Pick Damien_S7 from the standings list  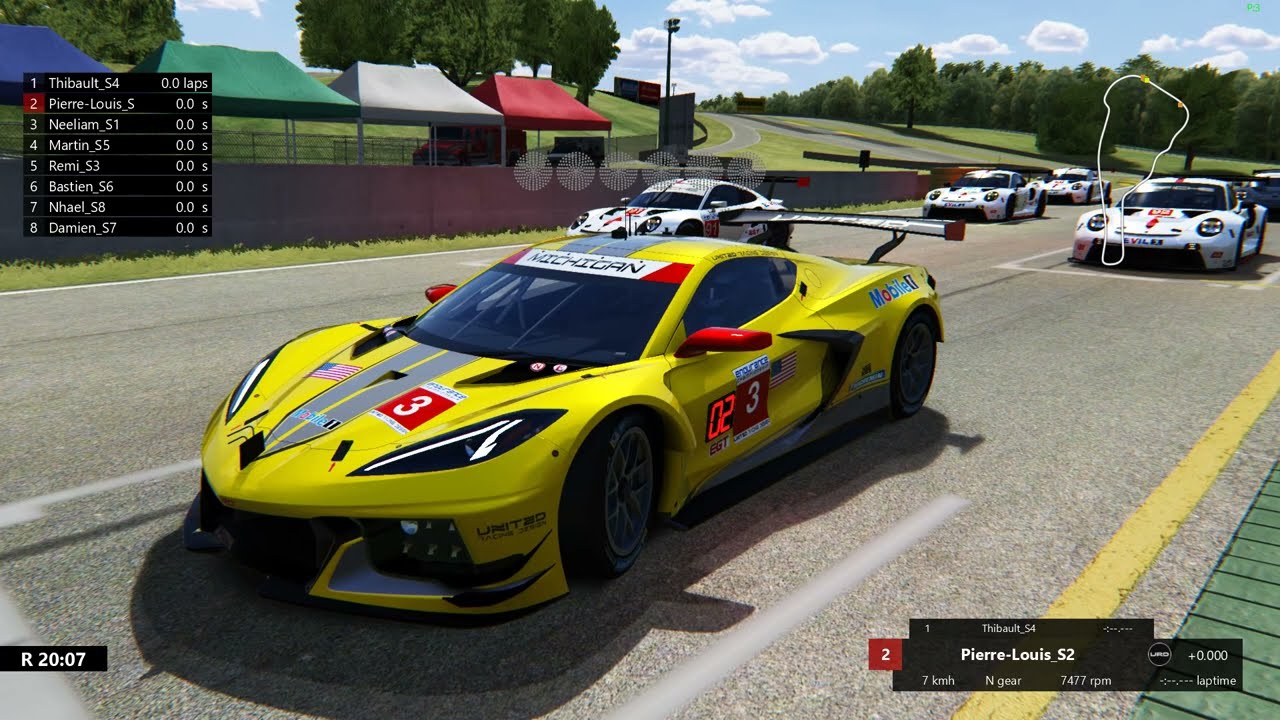(117, 228)
